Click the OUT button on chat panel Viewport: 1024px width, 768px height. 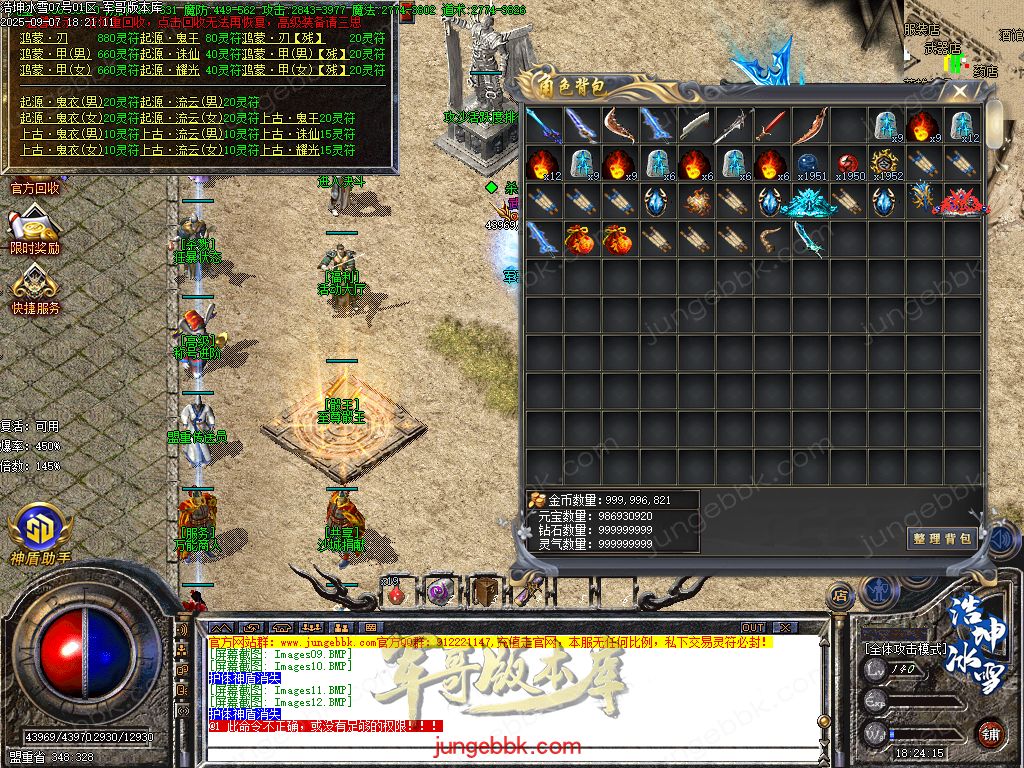click(x=753, y=627)
